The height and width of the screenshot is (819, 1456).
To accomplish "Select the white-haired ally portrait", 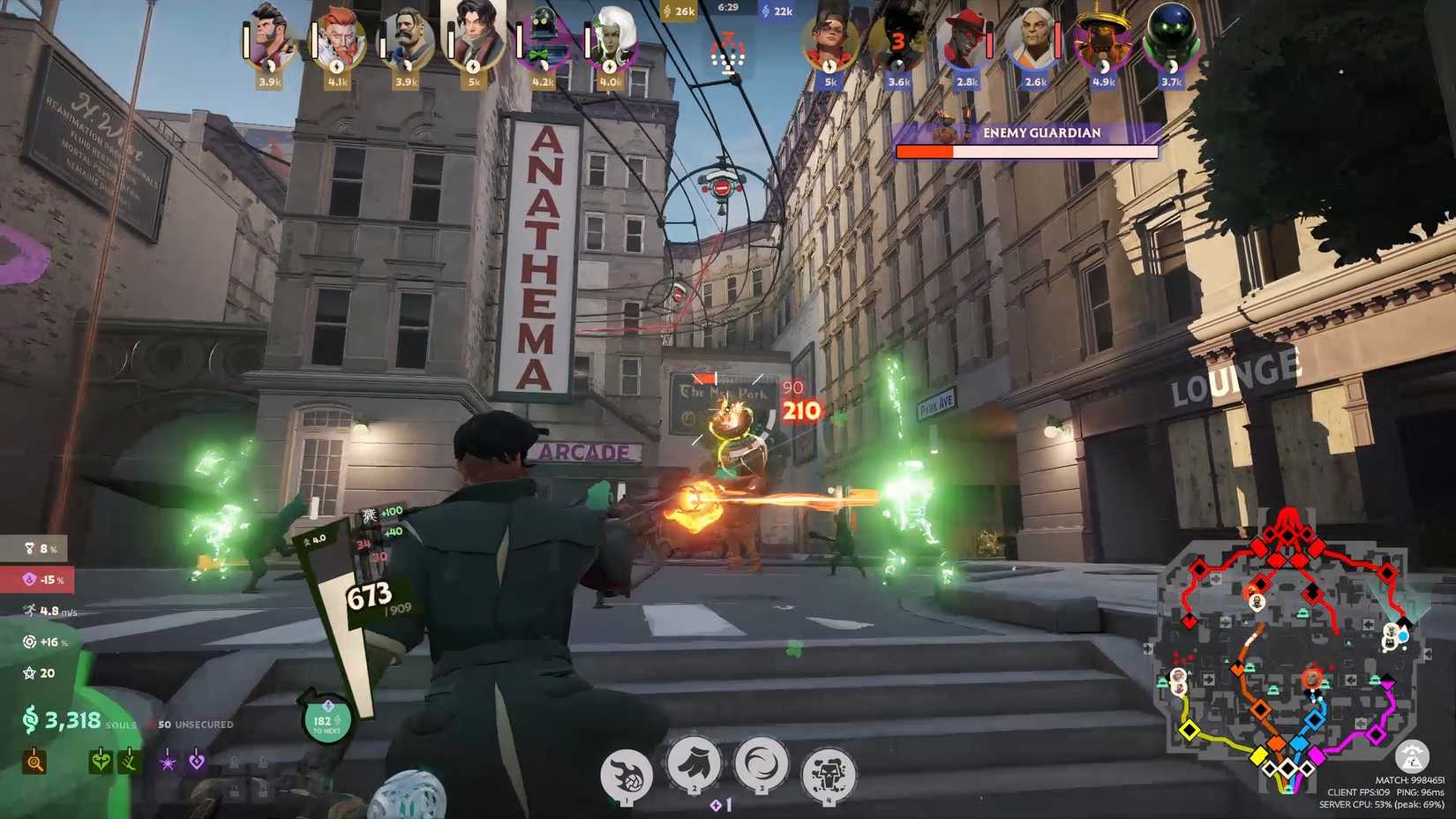I will coord(611,37).
